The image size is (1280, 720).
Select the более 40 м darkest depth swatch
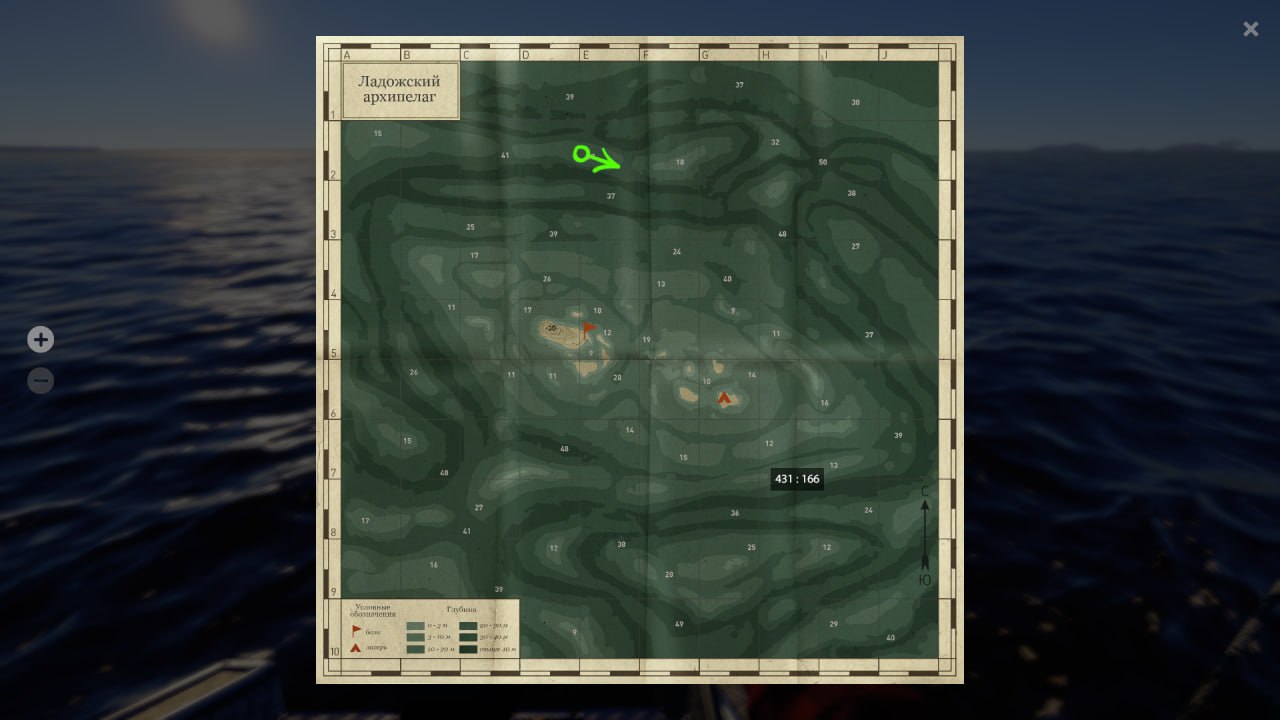click(x=468, y=648)
